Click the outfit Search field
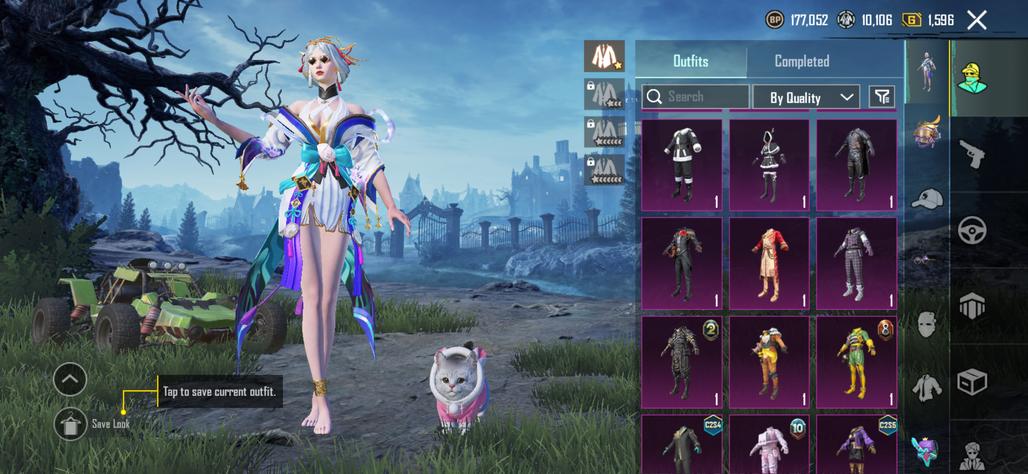The height and width of the screenshot is (474, 1028). click(x=695, y=97)
